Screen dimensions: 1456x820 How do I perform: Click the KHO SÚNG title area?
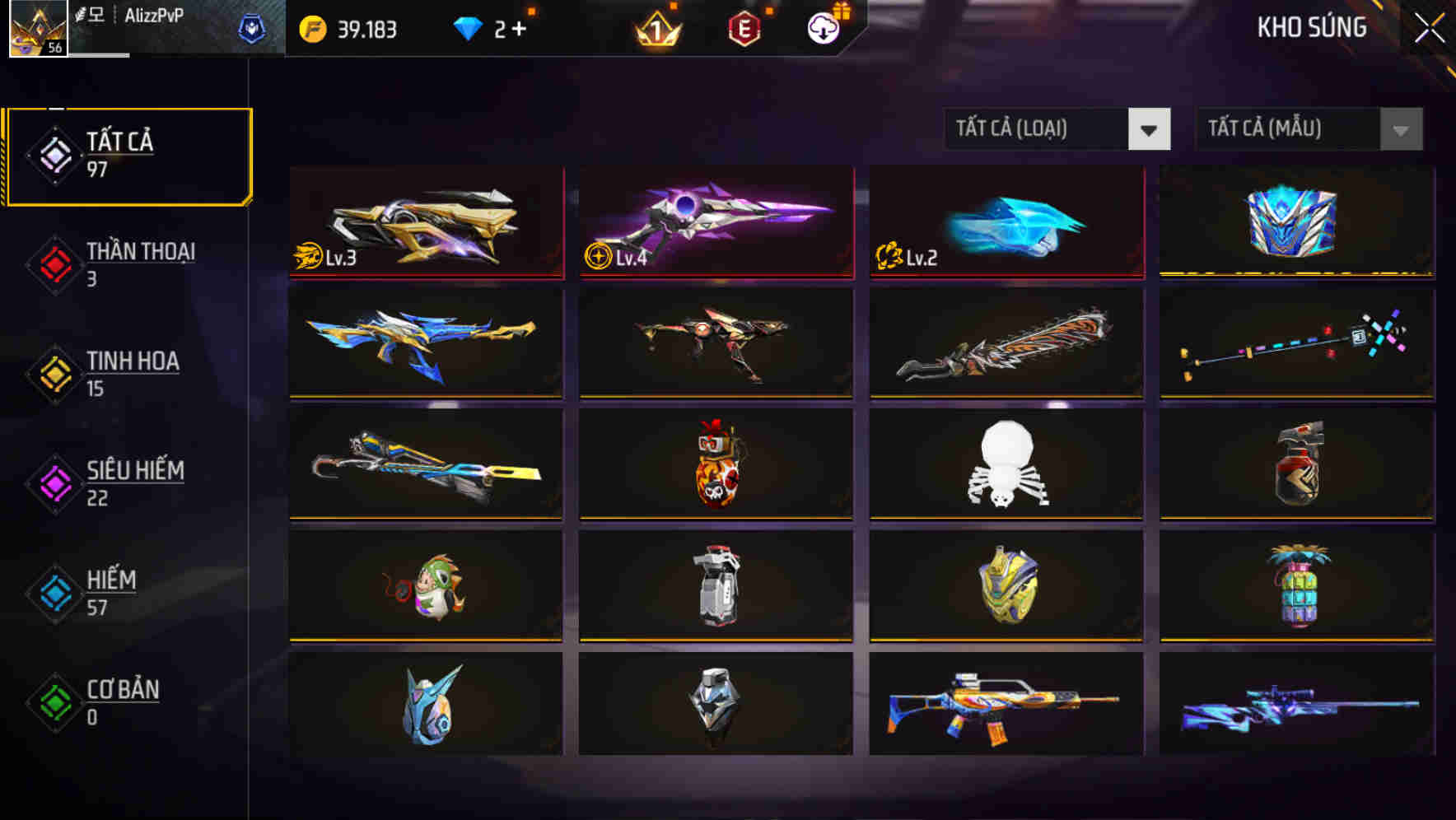point(1313,27)
